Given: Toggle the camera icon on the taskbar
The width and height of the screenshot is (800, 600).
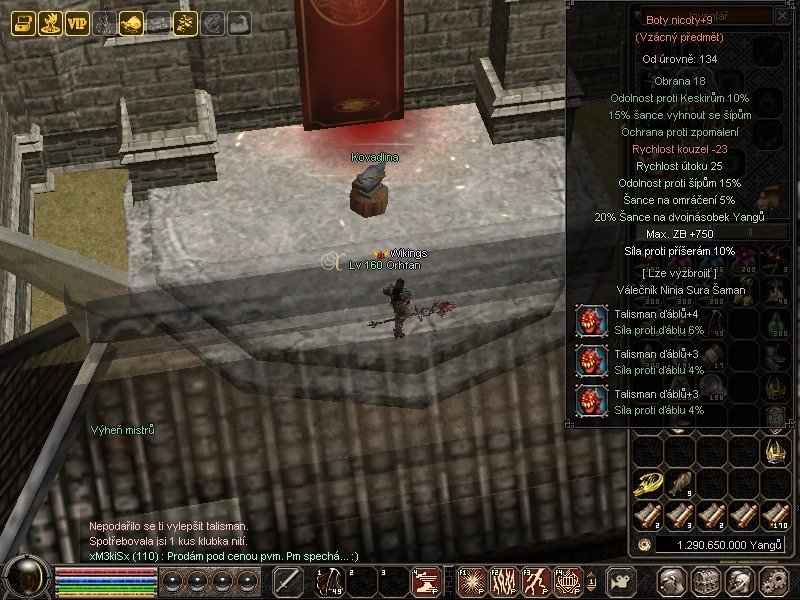Looking at the screenshot, I should tap(622, 580).
